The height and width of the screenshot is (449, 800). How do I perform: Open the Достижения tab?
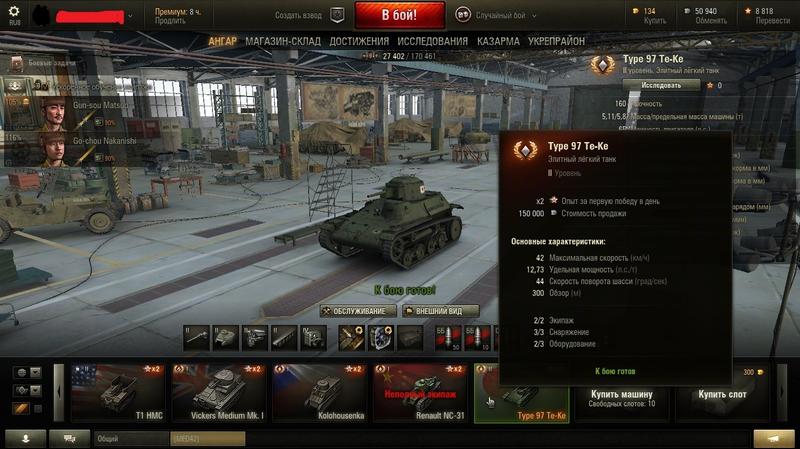point(359,42)
